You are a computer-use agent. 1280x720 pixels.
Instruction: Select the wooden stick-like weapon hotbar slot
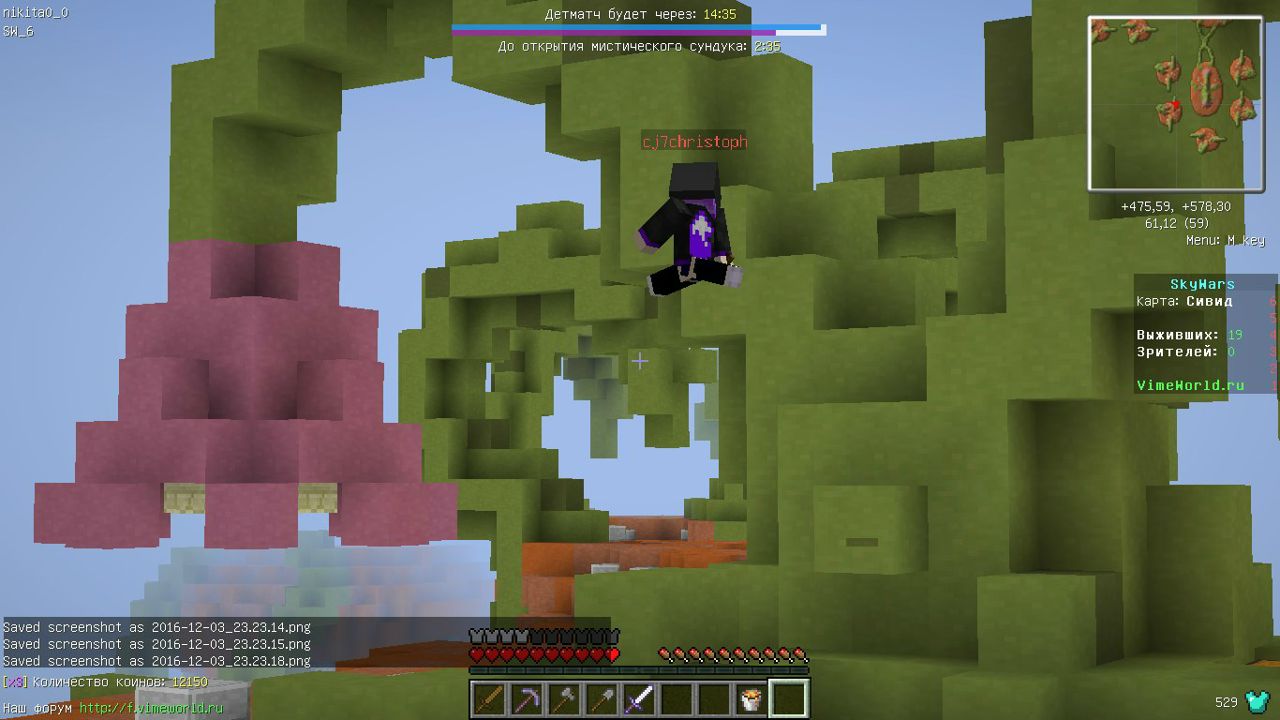[489, 699]
